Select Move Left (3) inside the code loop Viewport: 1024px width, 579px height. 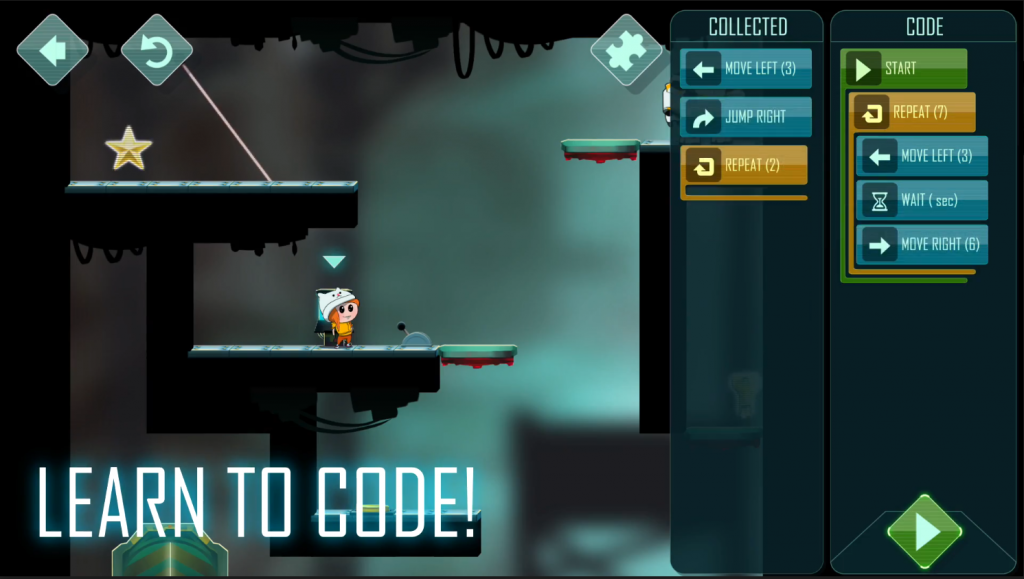pyautogui.click(x=922, y=156)
